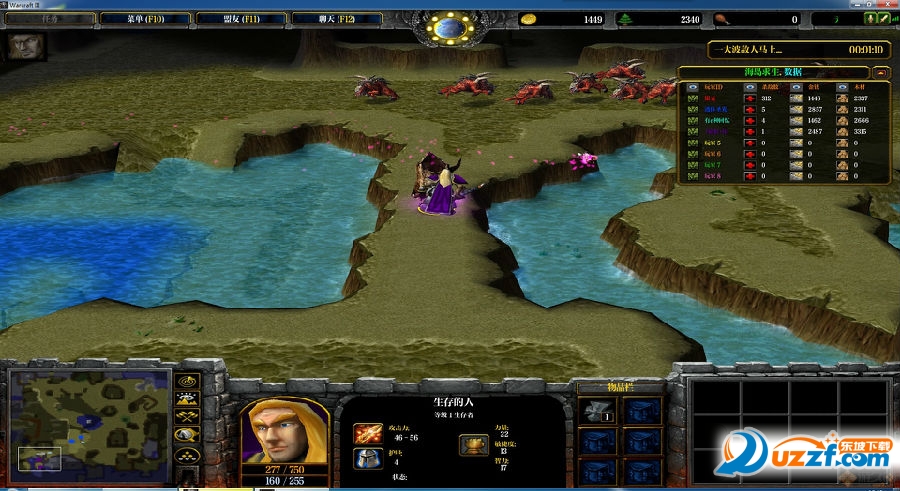Image resolution: width=900 pixels, height=491 pixels.
Task: Toggle minimap ally color mode (crossed axes)
Action: point(186,417)
